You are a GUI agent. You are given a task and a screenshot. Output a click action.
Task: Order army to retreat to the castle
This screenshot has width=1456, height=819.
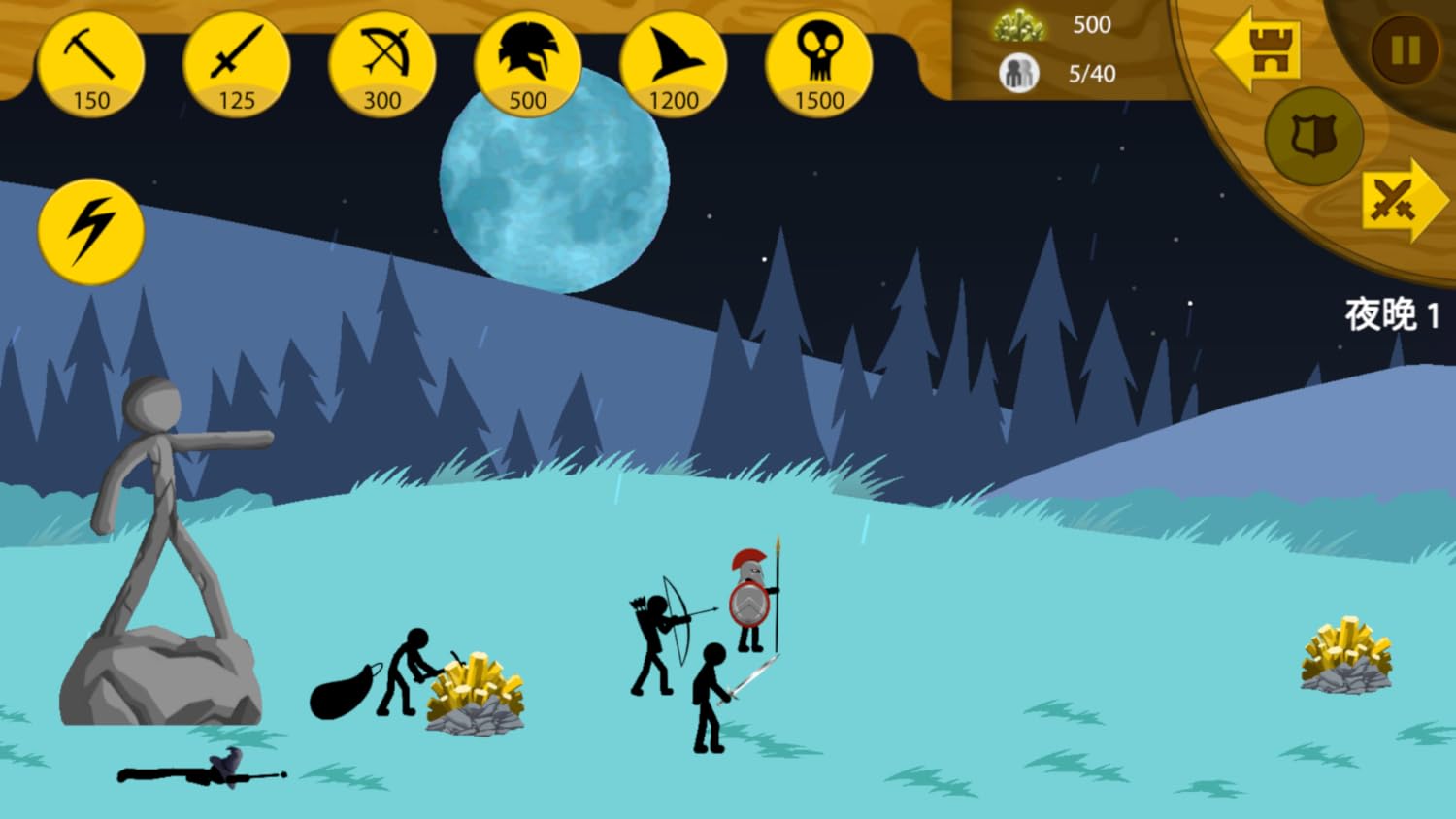click(1258, 50)
